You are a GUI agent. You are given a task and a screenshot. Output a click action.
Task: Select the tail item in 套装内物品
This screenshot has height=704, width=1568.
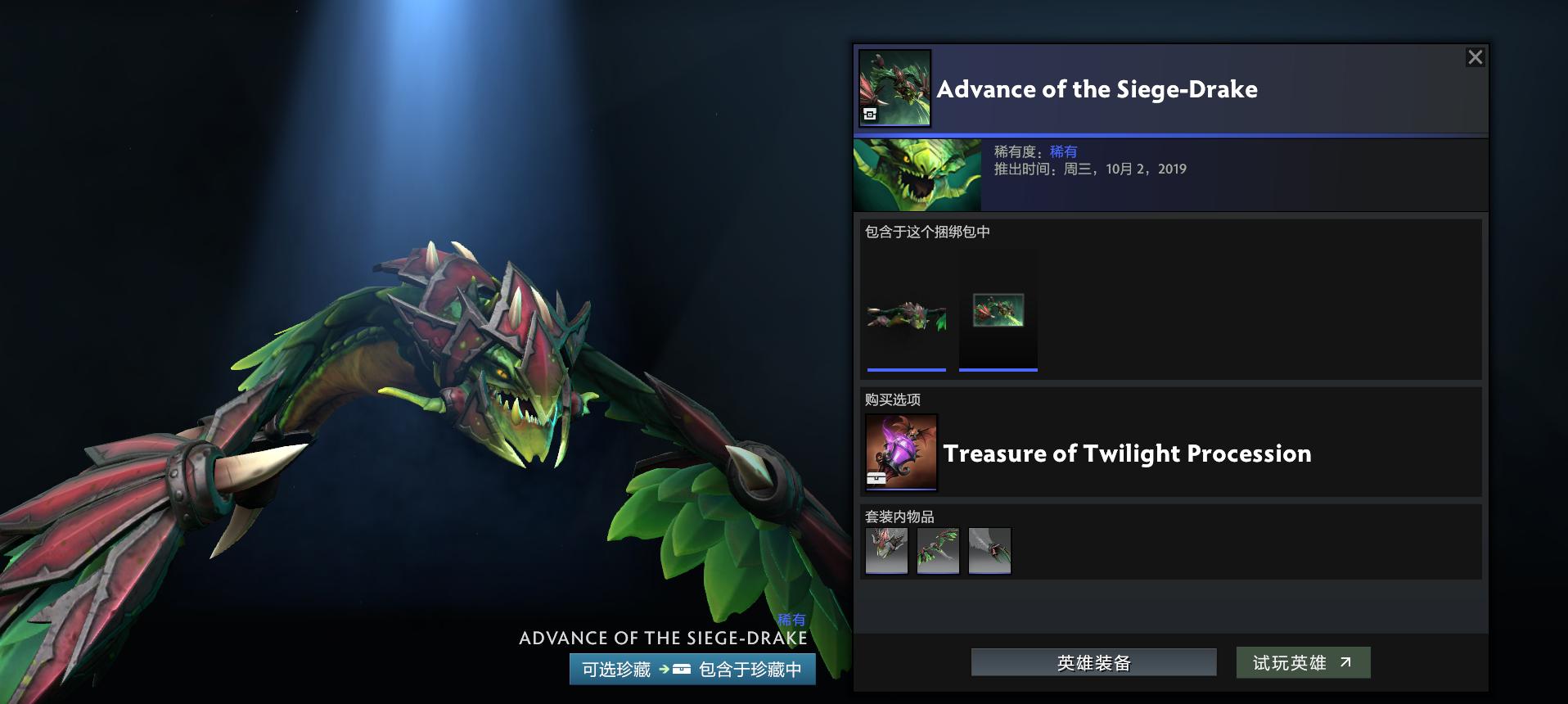point(989,551)
